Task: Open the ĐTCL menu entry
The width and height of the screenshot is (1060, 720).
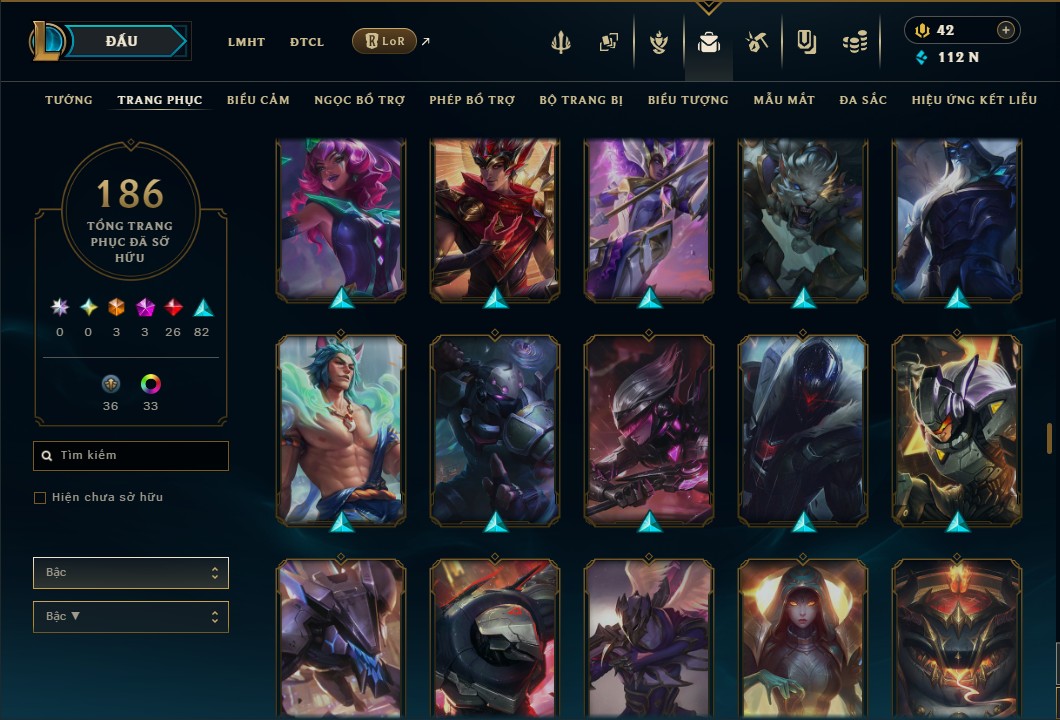Action: (307, 42)
